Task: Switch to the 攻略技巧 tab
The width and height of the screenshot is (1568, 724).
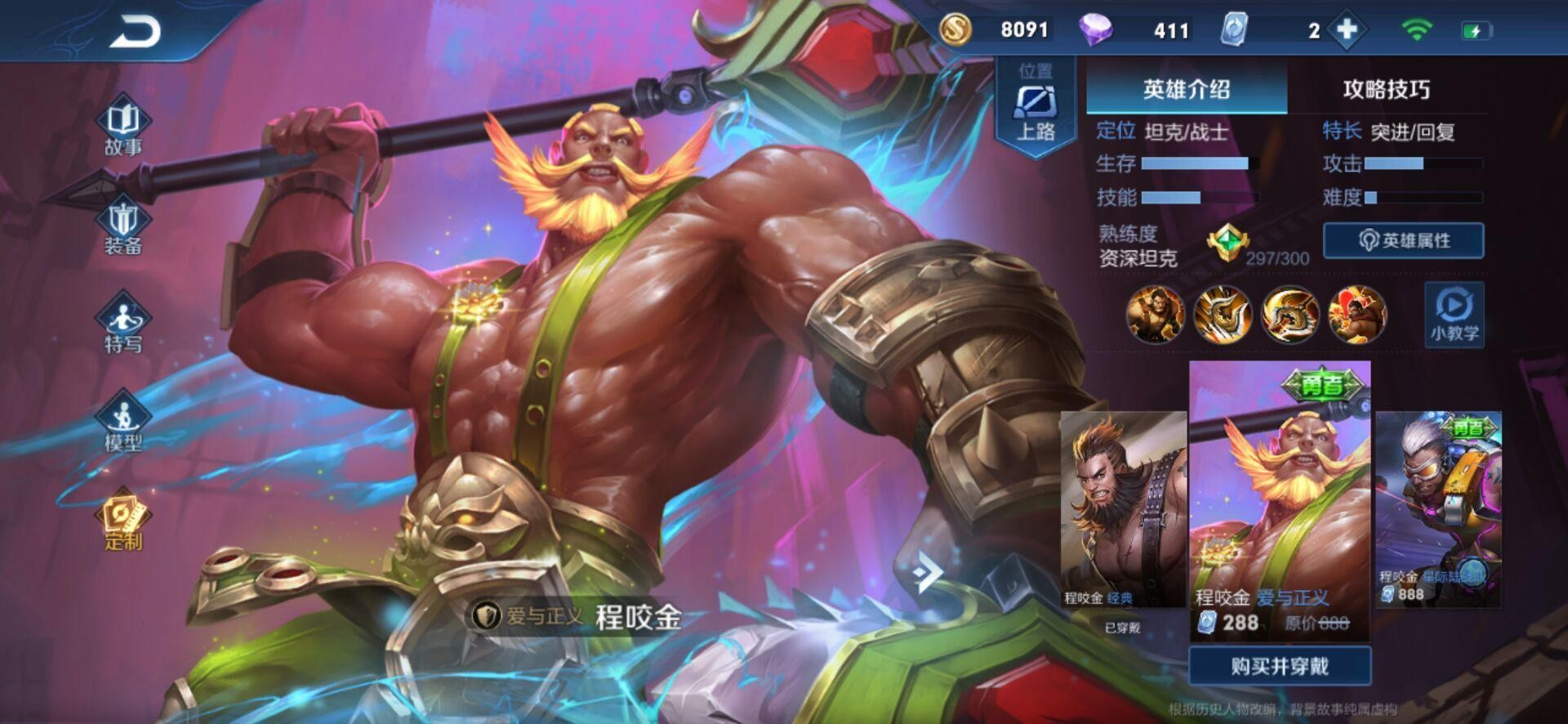Action: click(x=1386, y=89)
